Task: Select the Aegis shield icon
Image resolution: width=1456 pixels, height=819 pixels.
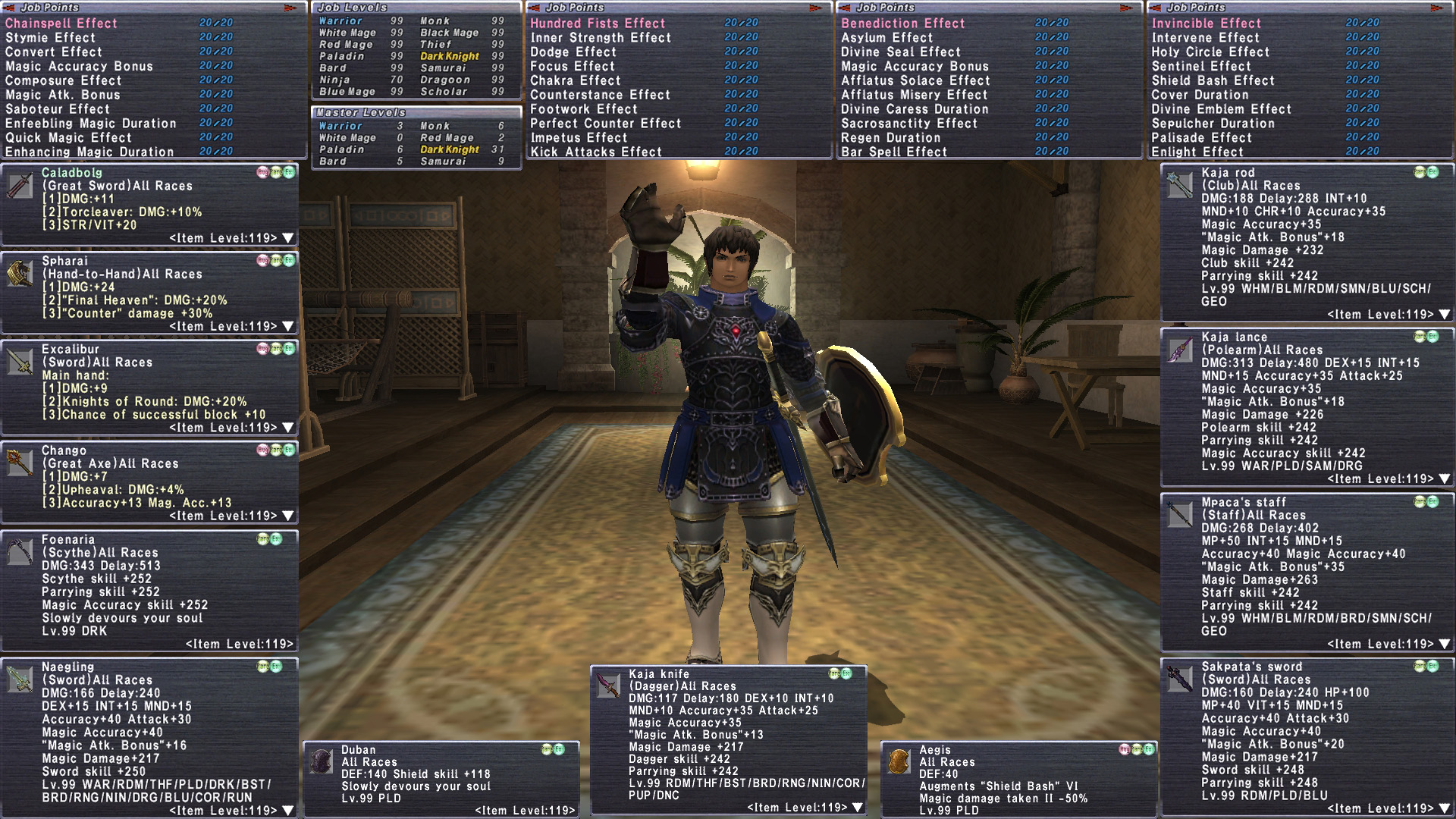Action: coord(899,761)
